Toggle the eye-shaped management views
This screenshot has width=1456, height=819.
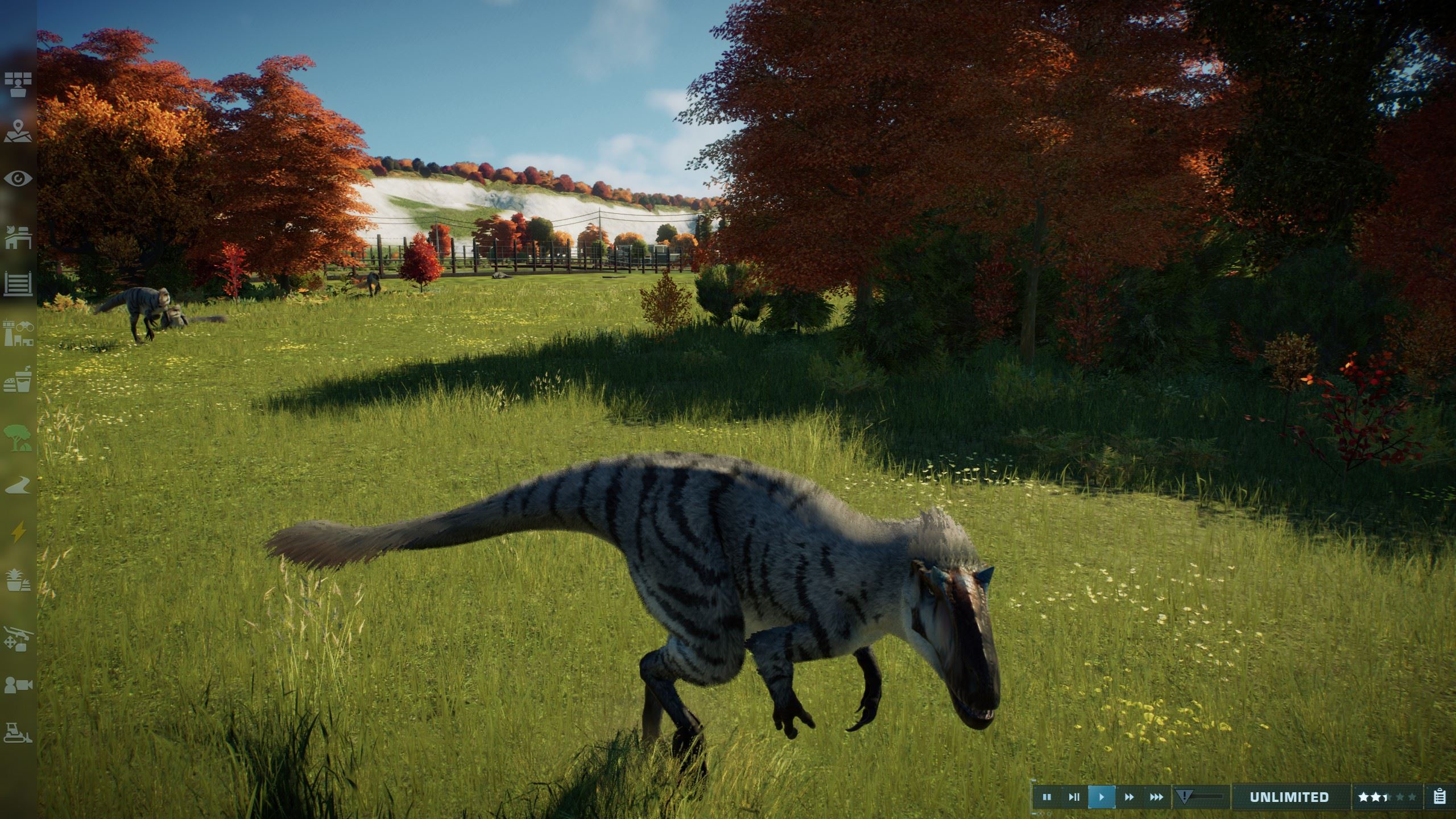pos(18,179)
